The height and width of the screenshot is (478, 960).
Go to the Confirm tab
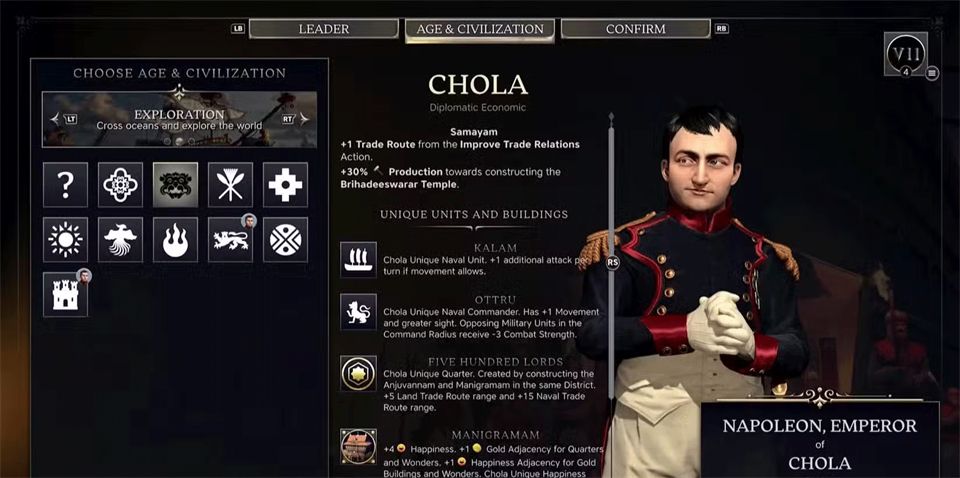[635, 29]
